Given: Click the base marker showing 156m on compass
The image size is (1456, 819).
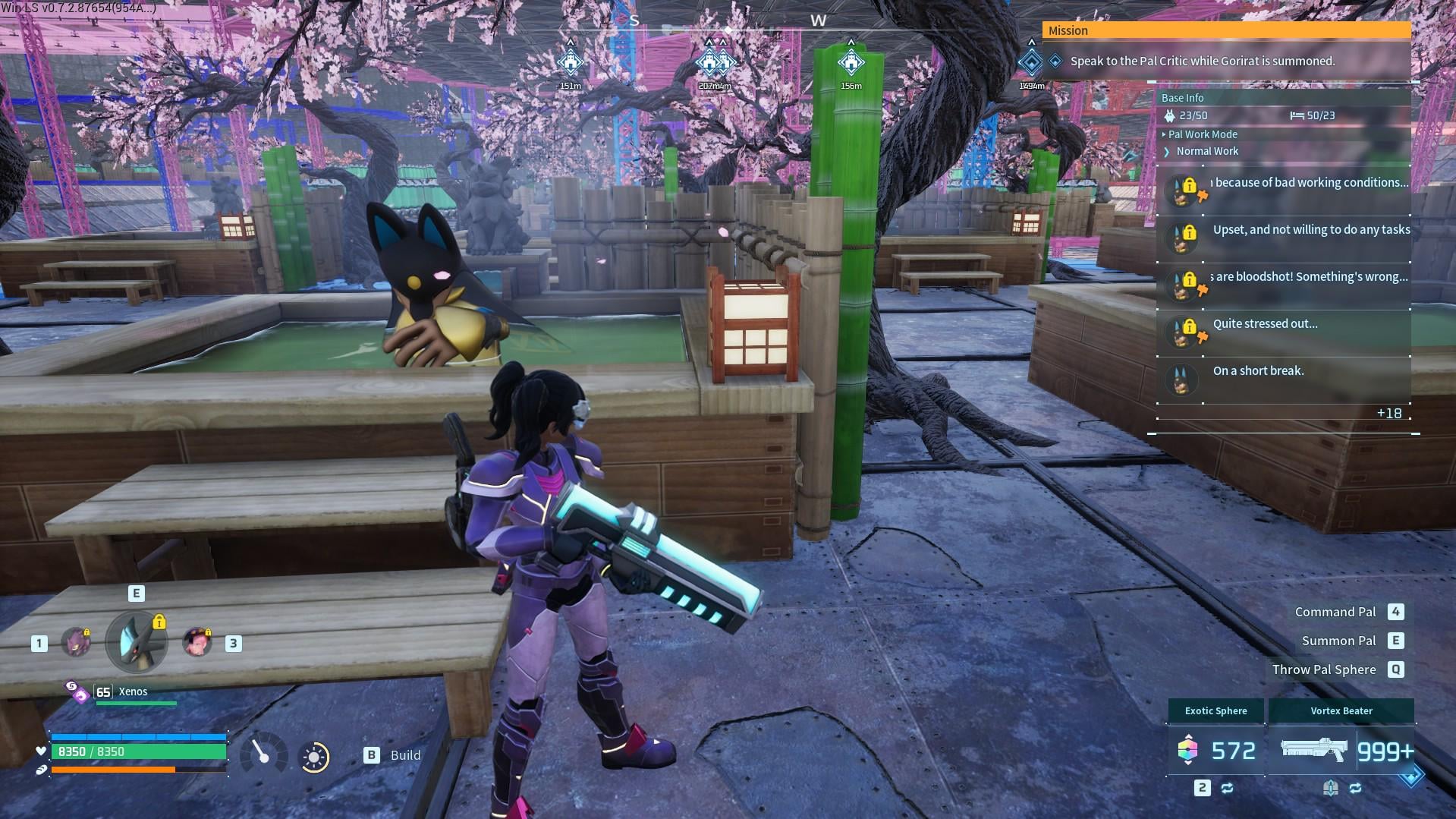Looking at the screenshot, I should click(x=851, y=62).
